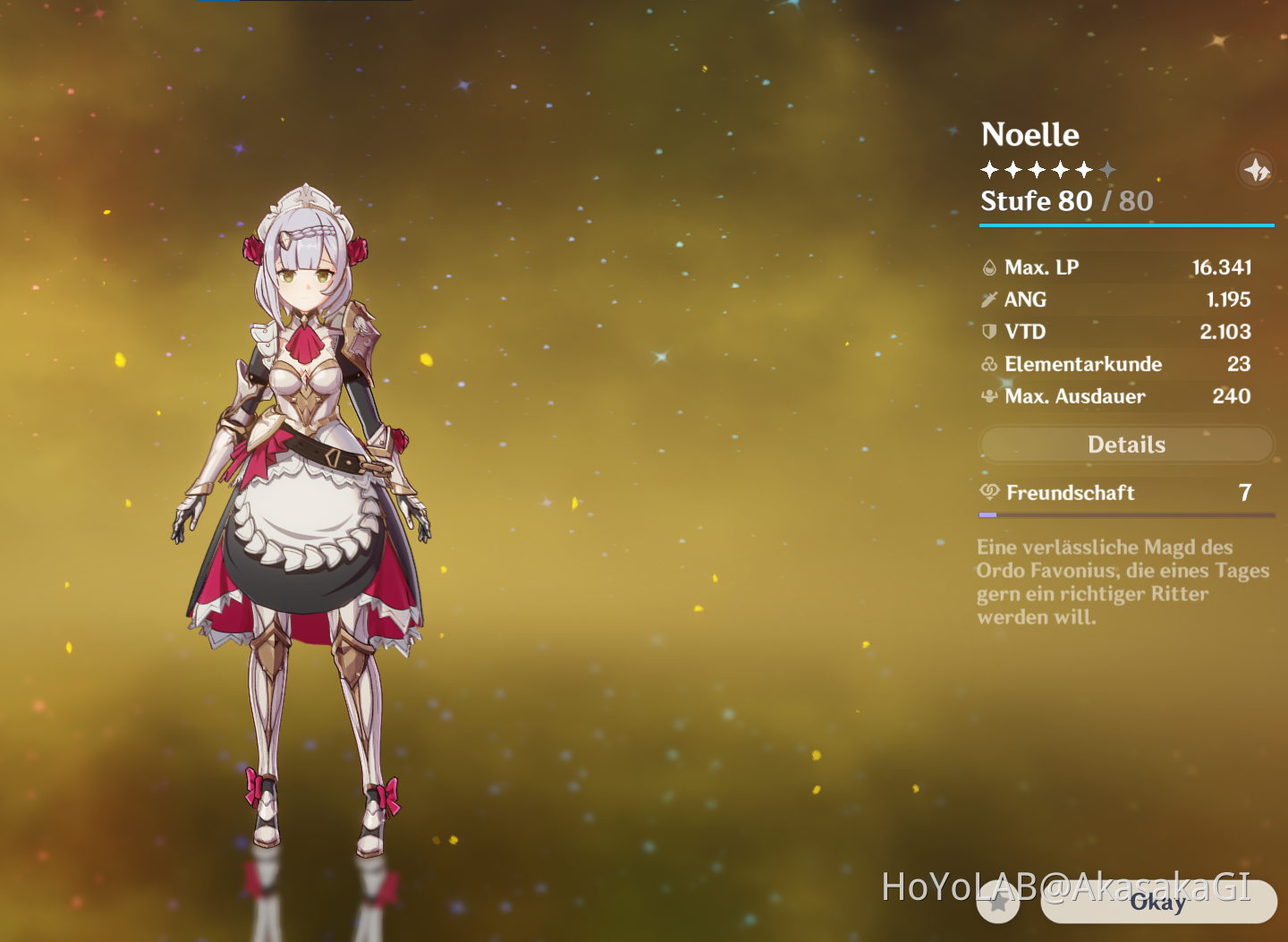The width and height of the screenshot is (1288, 942).
Task: Open the Geo emblem beside the star rating
Action: pyautogui.click(x=1256, y=169)
